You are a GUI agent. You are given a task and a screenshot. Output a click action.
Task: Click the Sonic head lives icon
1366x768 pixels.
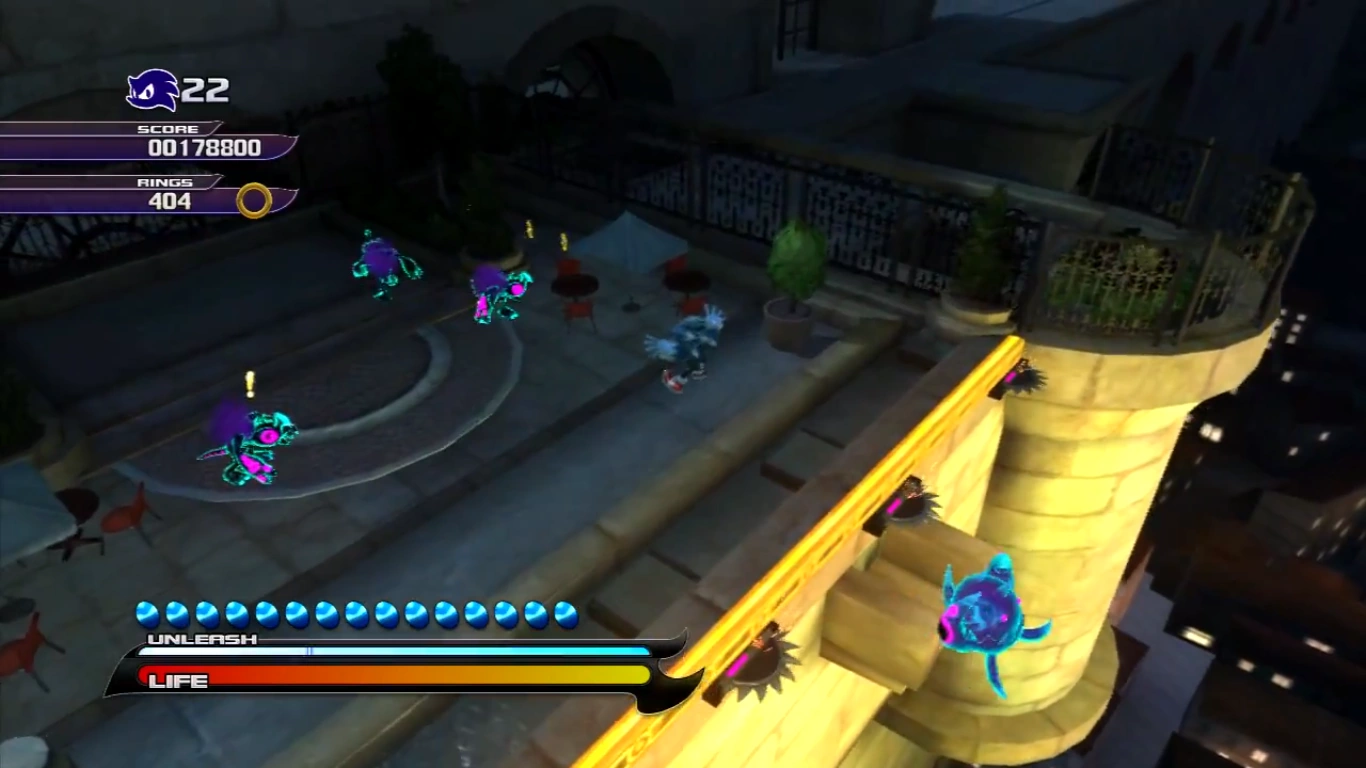coord(152,90)
